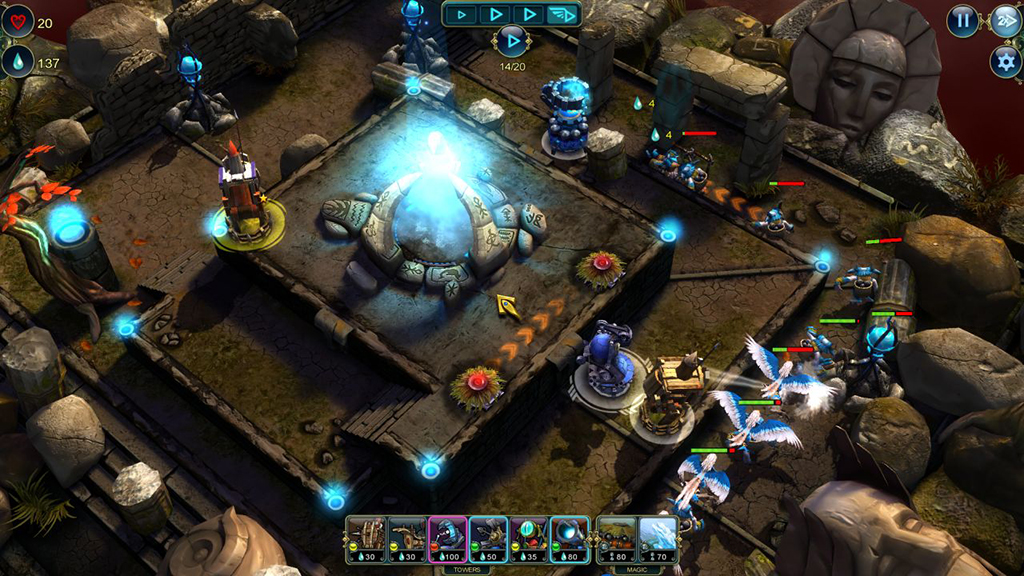Pause the game
The width and height of the screenshot is (1024, 576).
pyautogui.click(x=962, y=20)
